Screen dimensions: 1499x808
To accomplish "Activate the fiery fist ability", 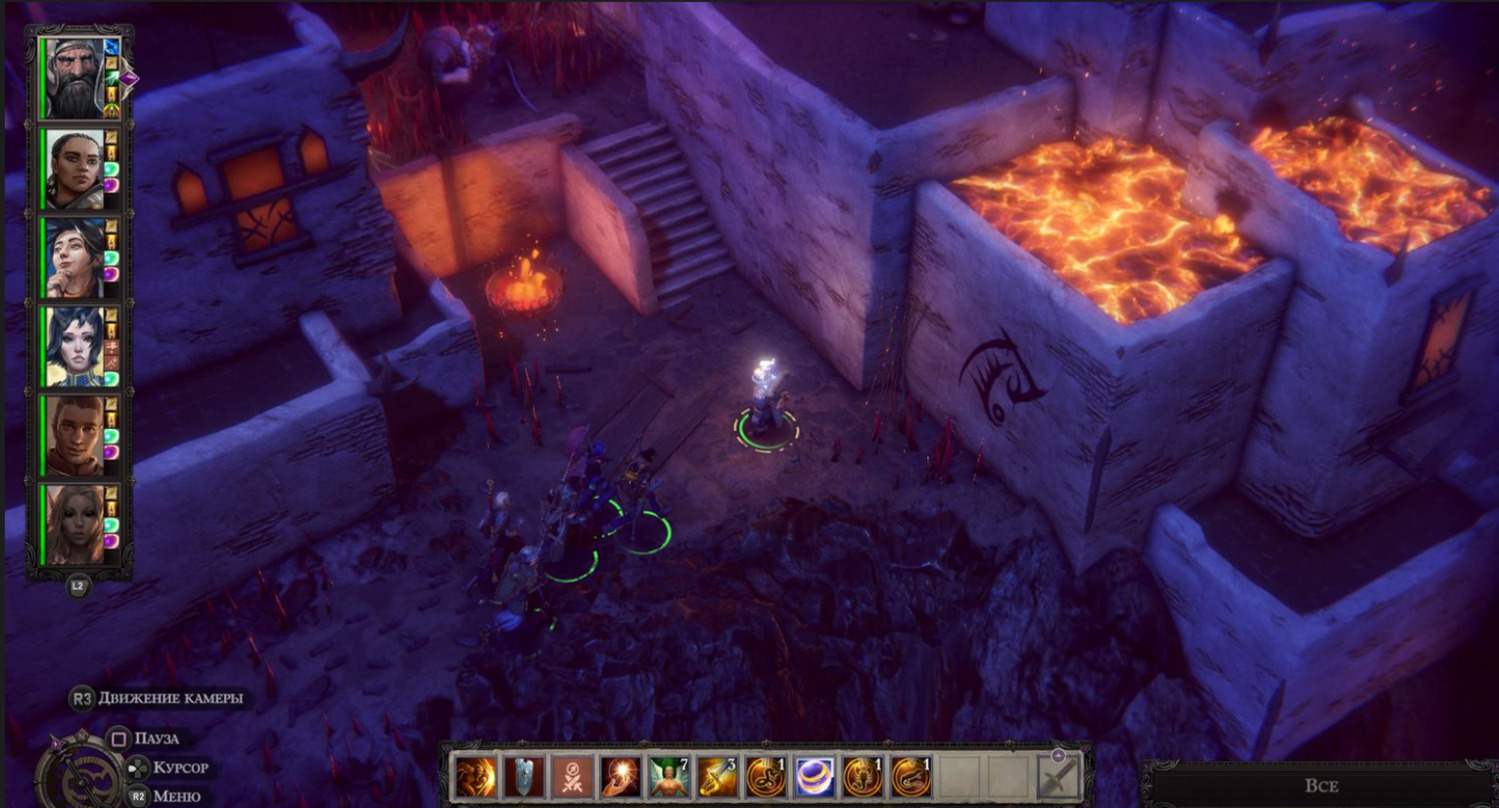I will pyautogui.click(x=476, y=776).
